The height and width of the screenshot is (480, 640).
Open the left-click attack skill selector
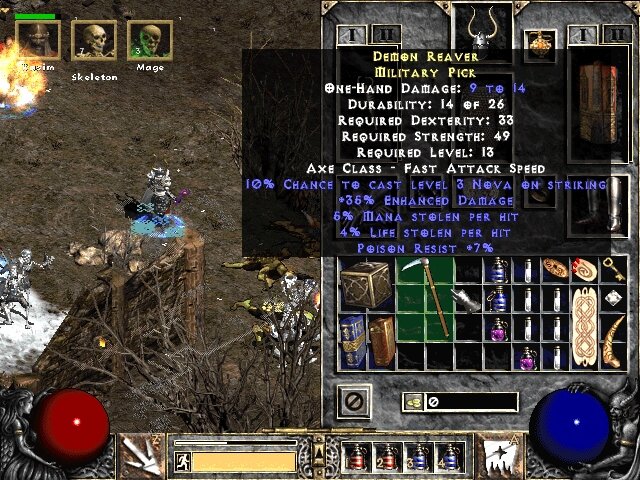[141, 456]
